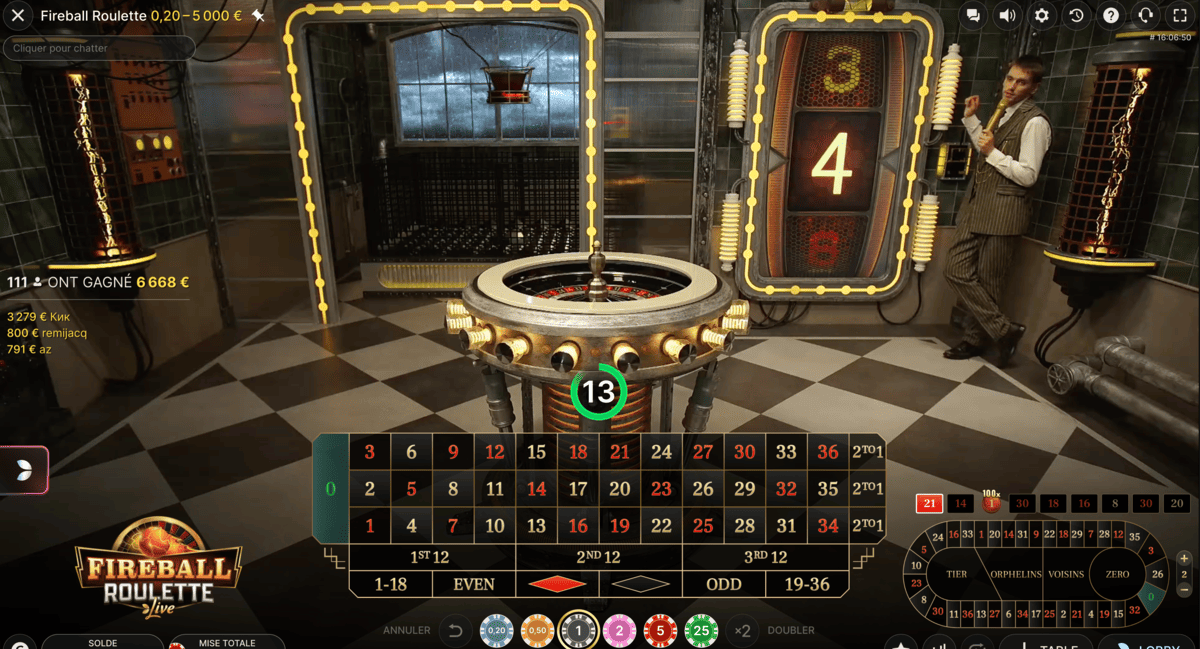Open the help question mark
The width and height of the screenshot is (1200, 649).
click(x=1111, y=16)
